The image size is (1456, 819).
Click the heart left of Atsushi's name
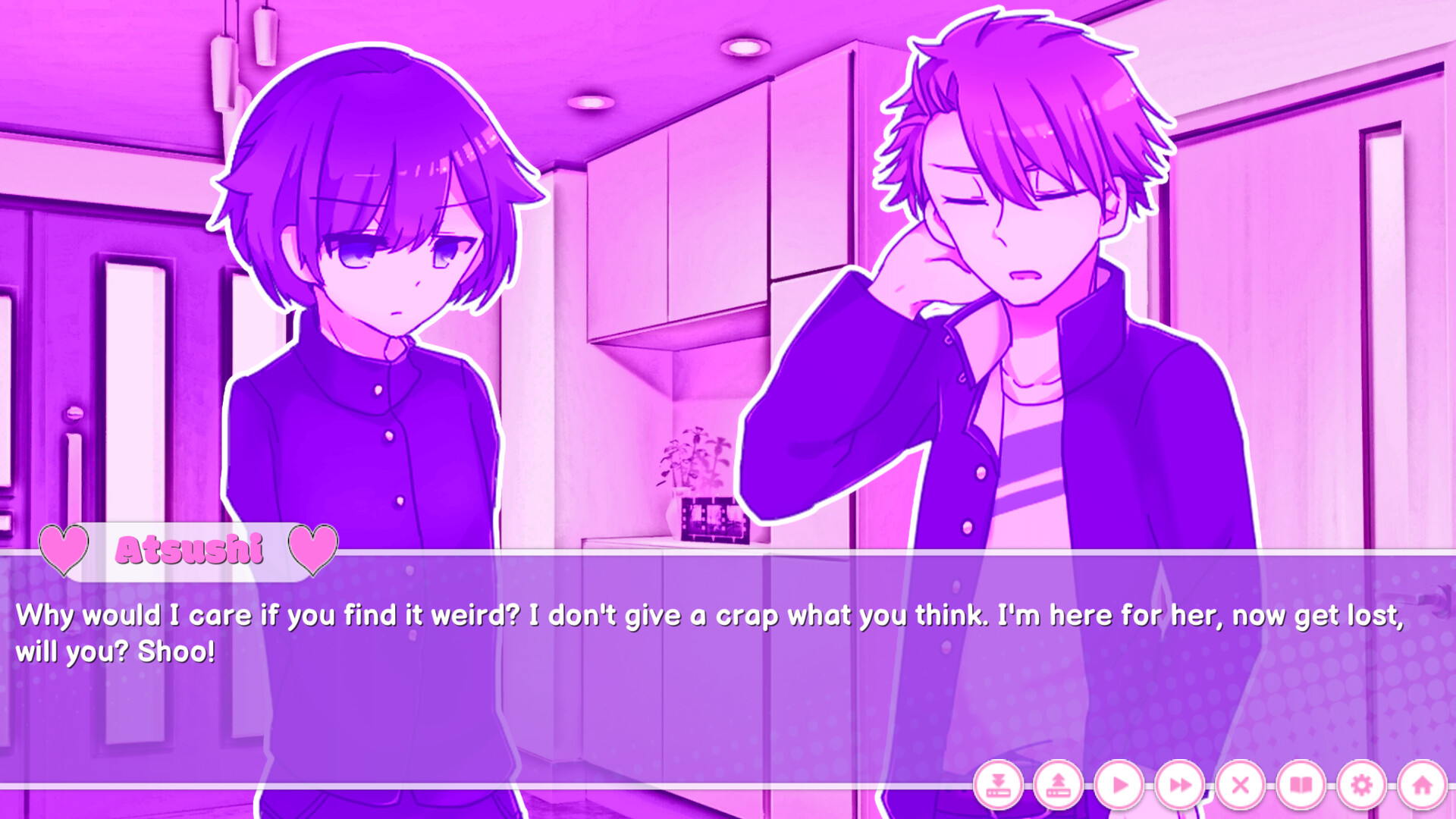pos(62,550)
